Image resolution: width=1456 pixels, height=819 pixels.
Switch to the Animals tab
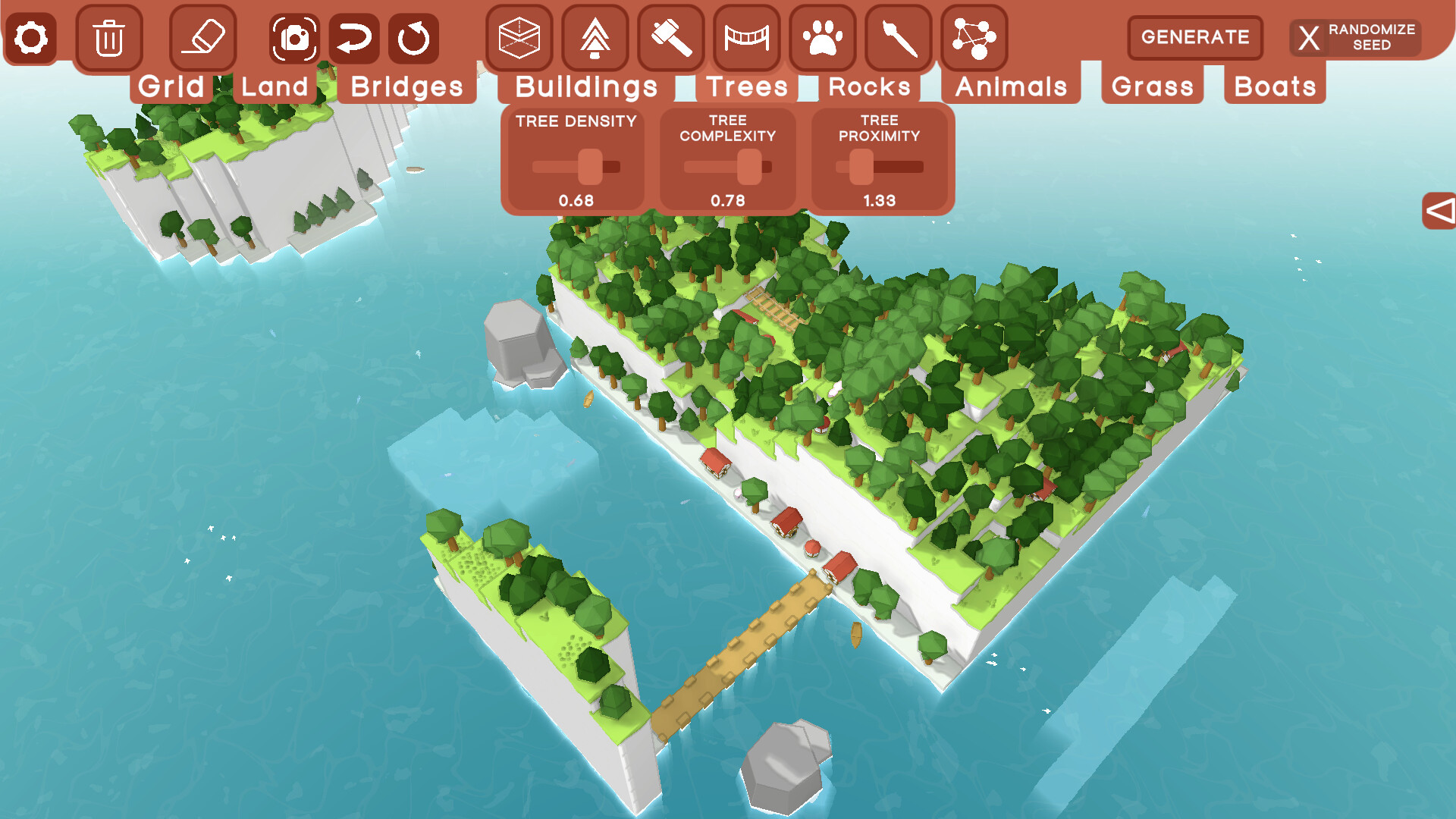[x=1011, y=86]
